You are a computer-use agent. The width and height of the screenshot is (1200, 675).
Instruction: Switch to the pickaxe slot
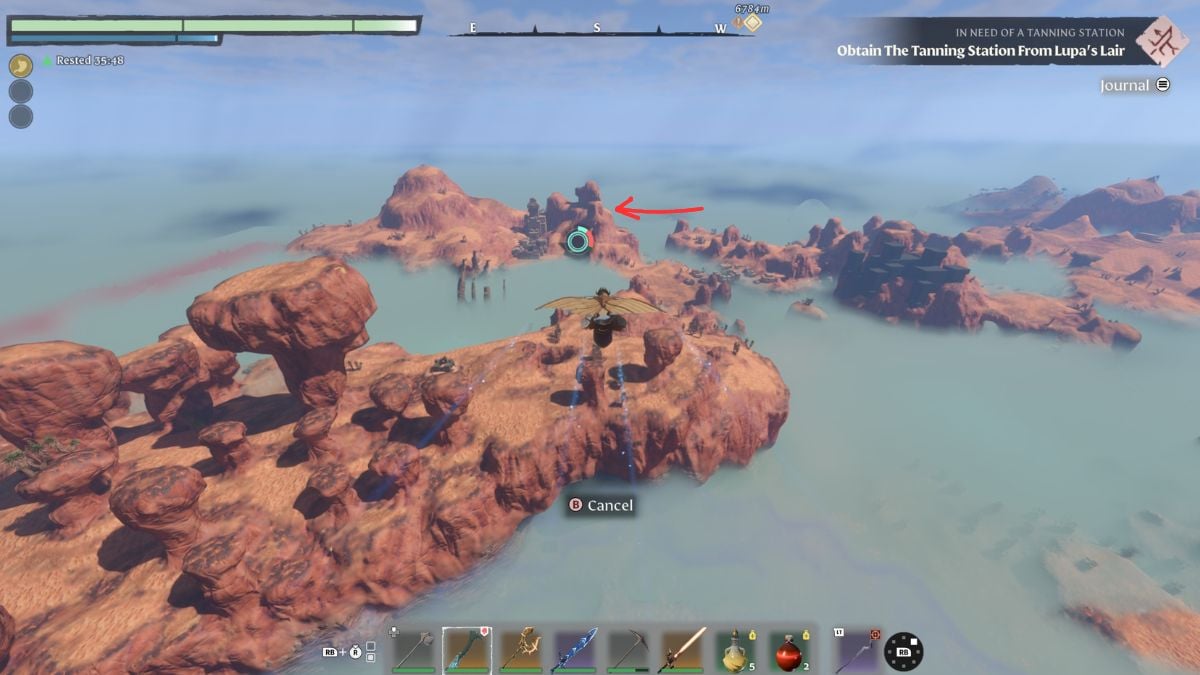[630, 650]
